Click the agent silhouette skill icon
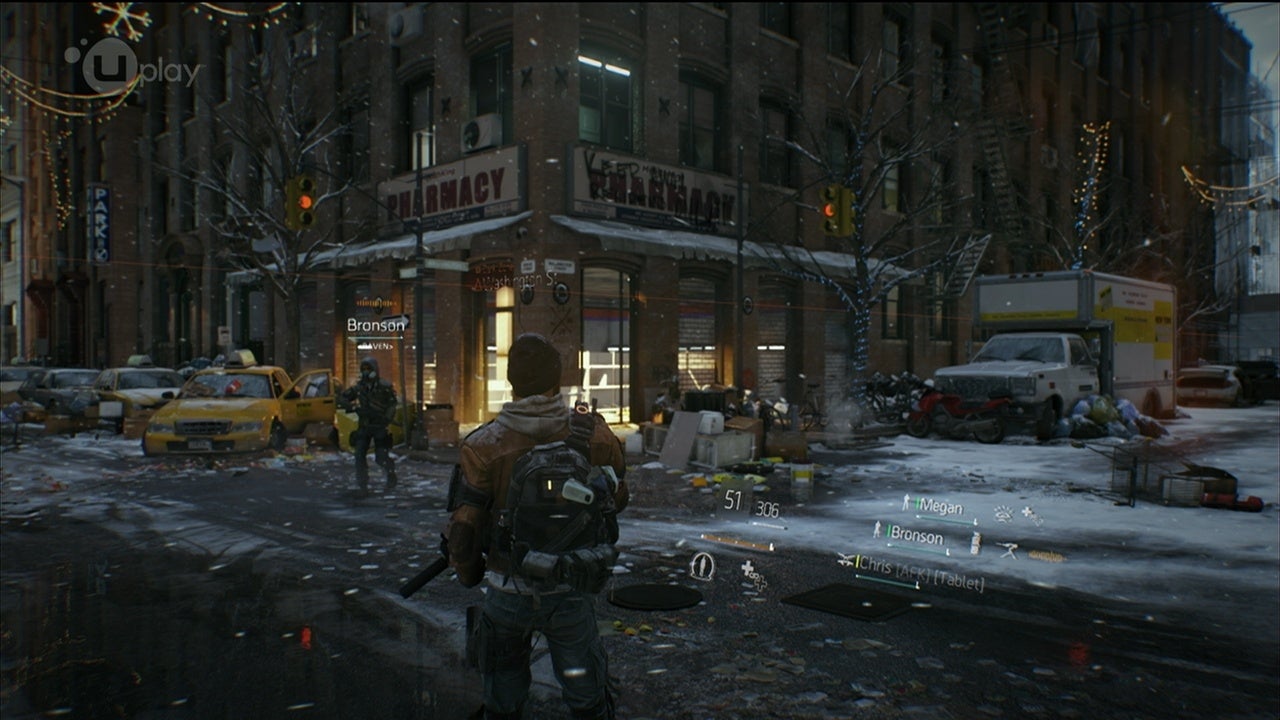The width and height of the screenshot is (1280, 720). coord(703,566)
